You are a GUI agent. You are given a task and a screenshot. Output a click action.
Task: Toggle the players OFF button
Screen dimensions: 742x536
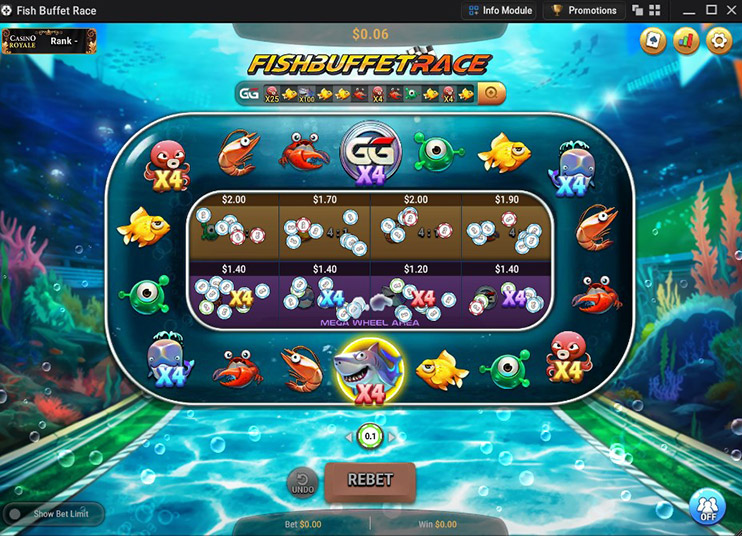click(x=707, y=507)
